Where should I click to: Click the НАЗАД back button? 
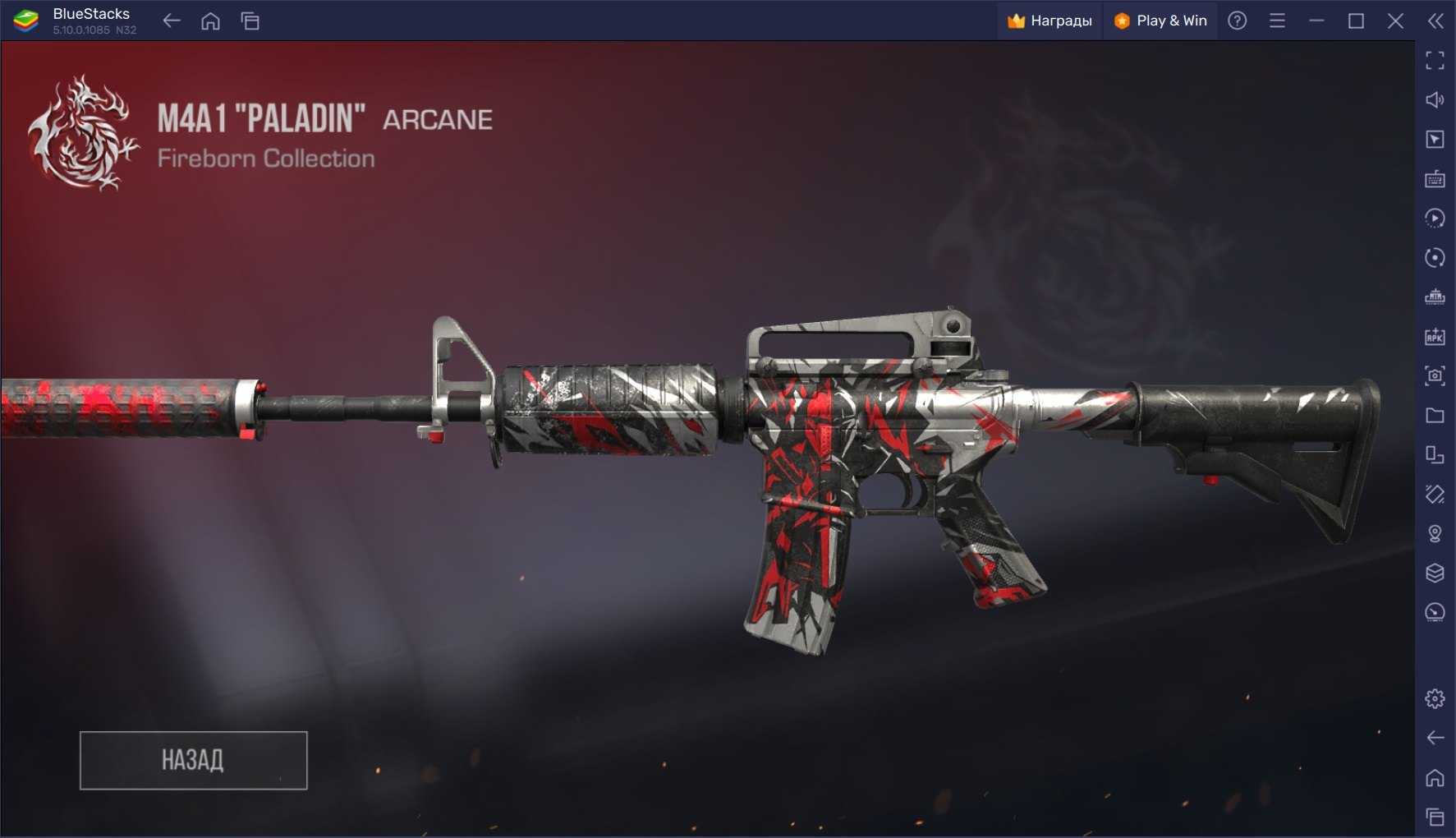click(x=193, y=760)
